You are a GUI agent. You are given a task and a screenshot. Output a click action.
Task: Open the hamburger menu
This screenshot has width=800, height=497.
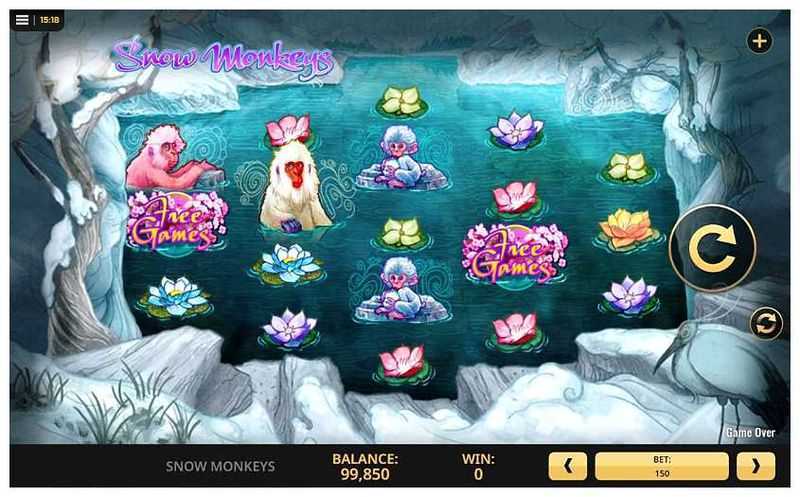click(22, 19)
